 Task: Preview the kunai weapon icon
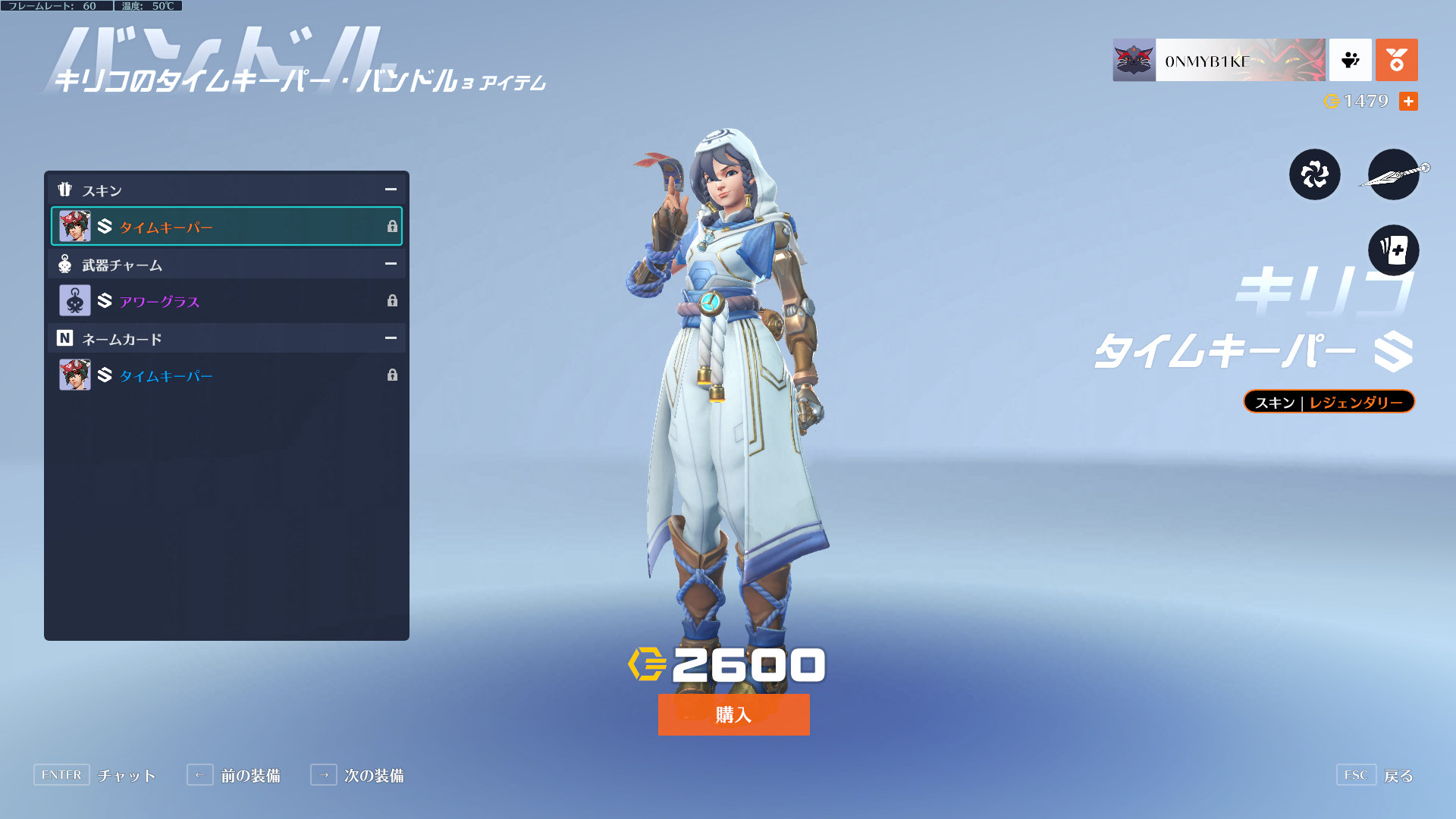1393,174
